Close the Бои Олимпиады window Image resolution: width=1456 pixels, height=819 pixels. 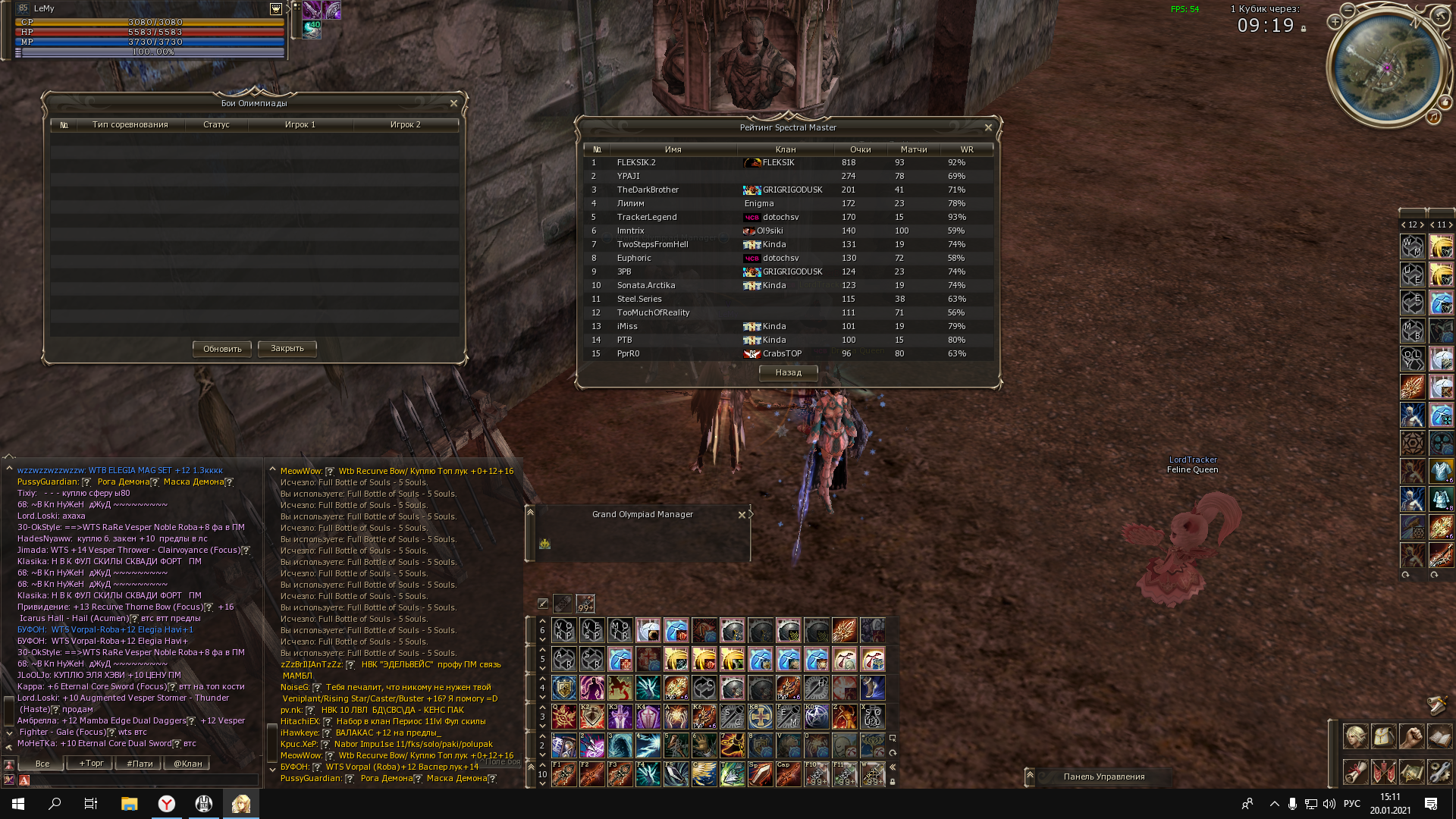pyautogui.click(x=453, y=103)
